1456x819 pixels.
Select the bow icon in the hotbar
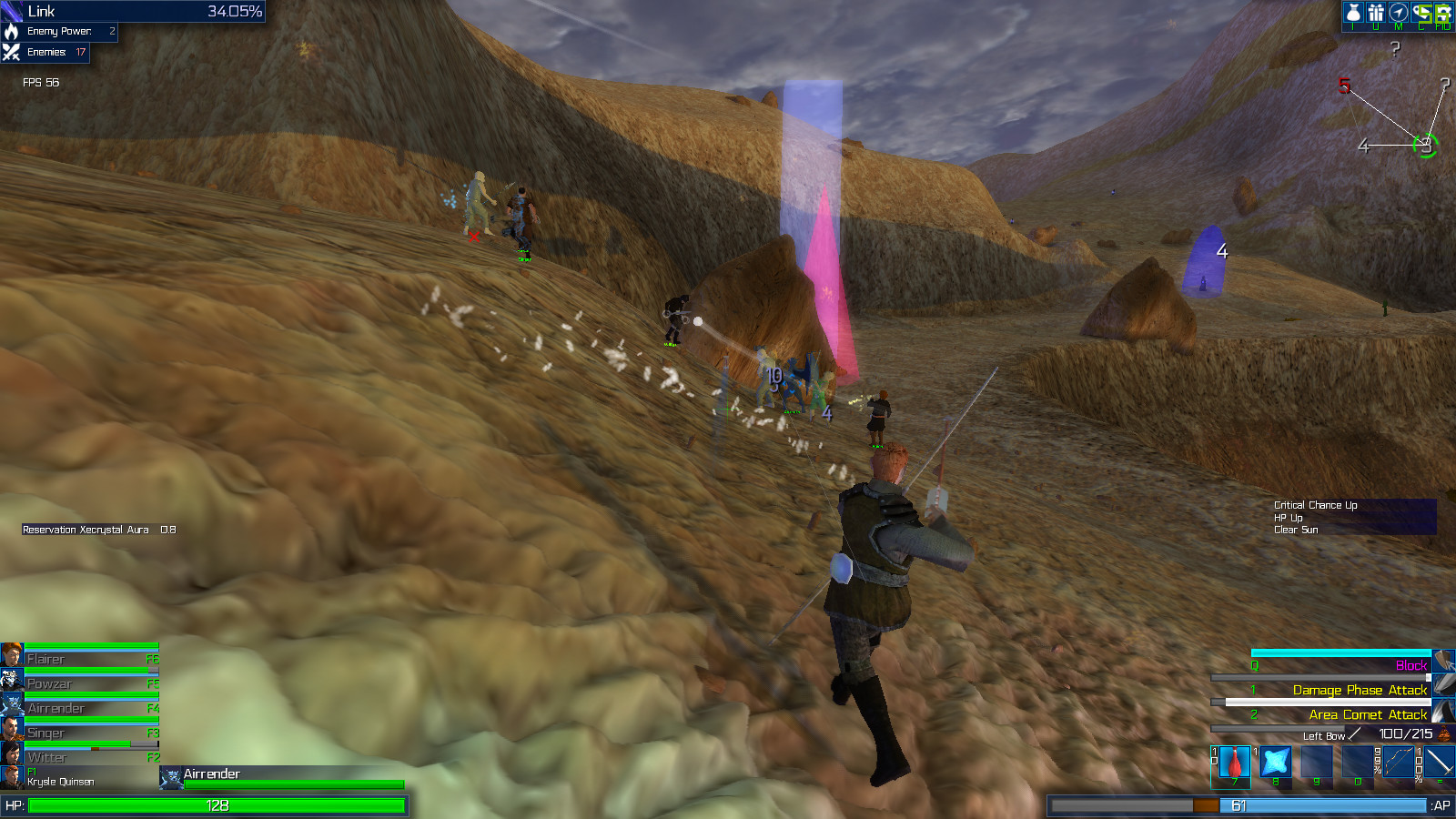click(x=1399, y=763)
